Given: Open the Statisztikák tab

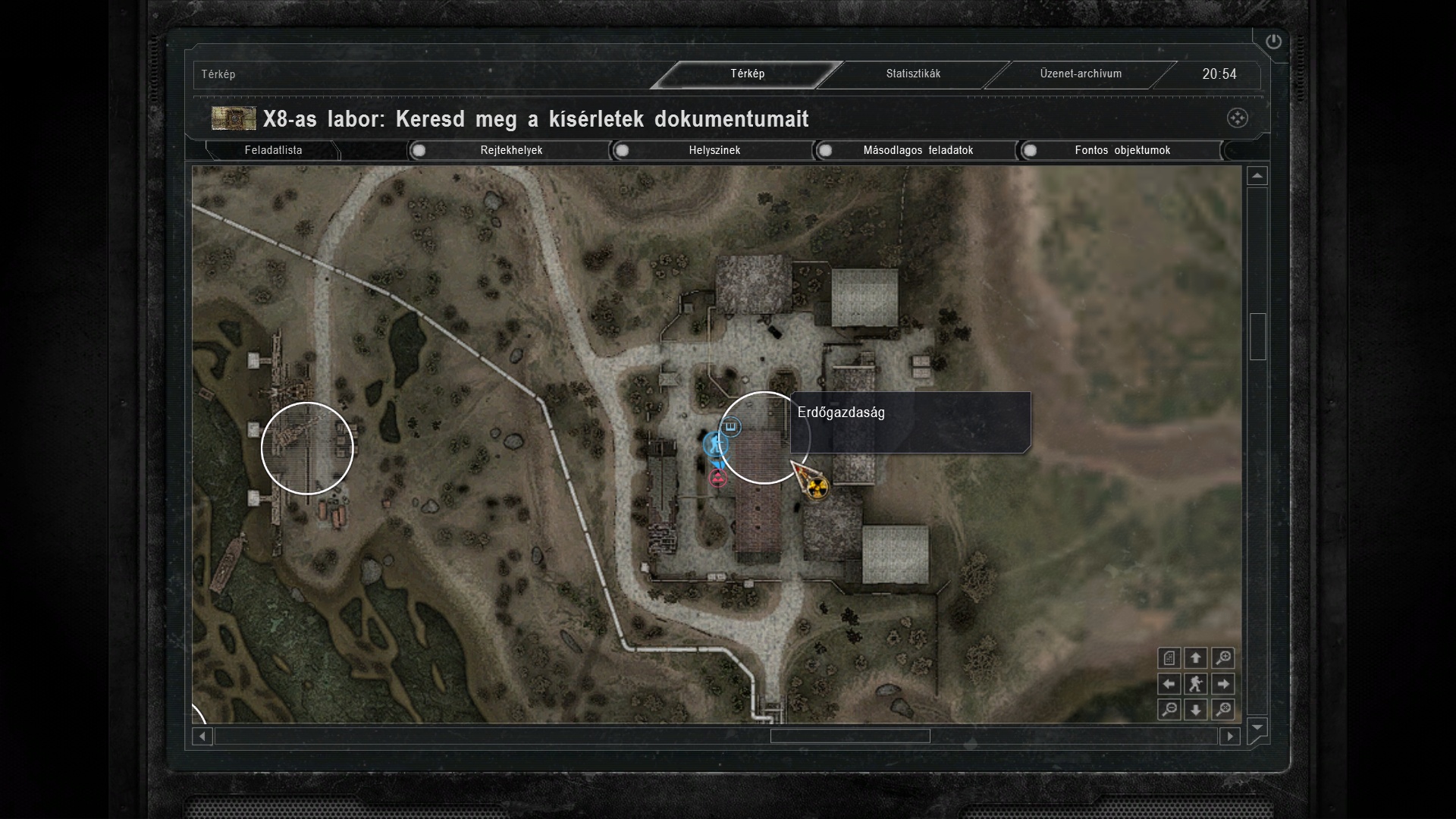Looking at the screenshot, I should point(913,74).
